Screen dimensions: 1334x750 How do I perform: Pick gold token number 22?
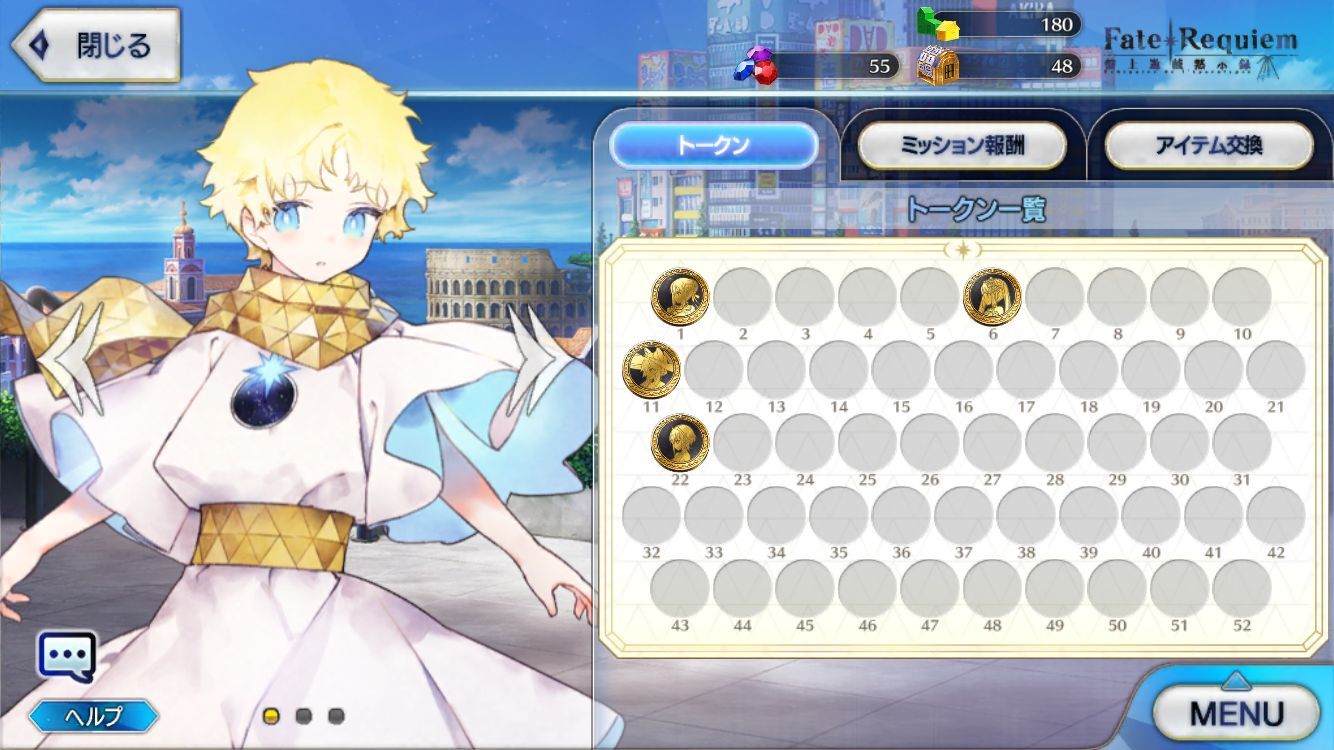[680, 442]
